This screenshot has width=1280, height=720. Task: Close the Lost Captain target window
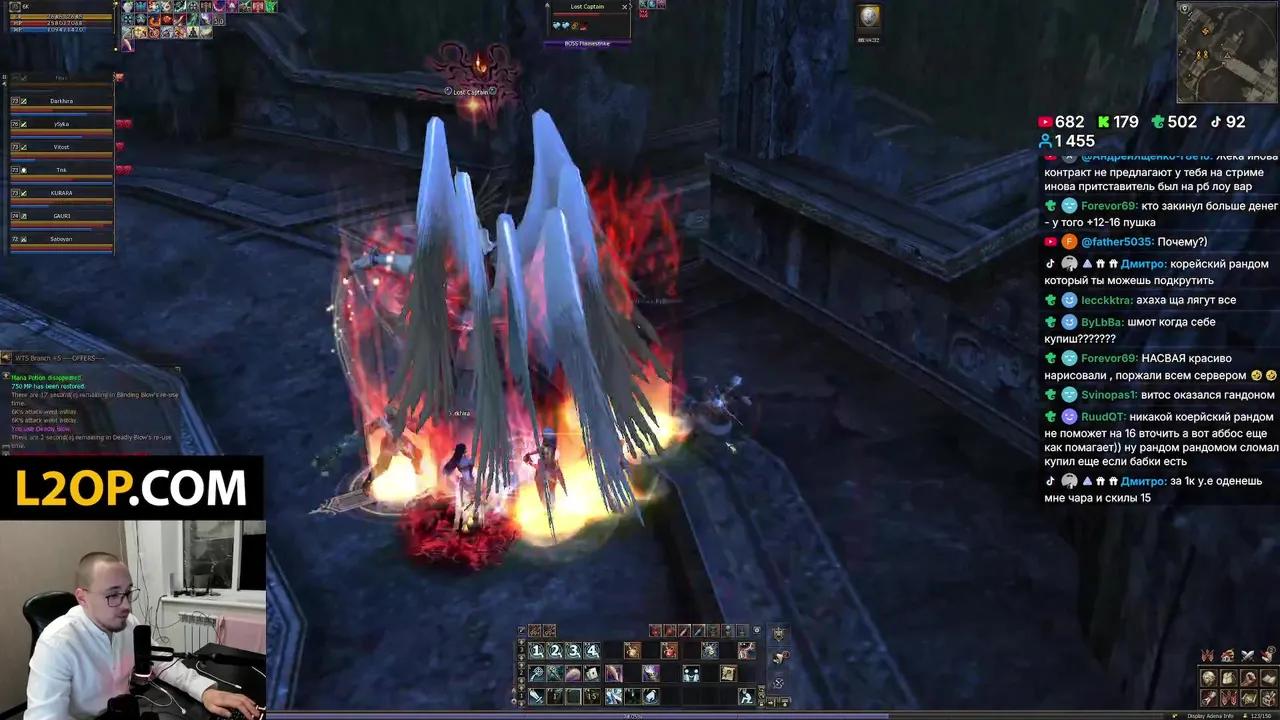pos(625,7)
